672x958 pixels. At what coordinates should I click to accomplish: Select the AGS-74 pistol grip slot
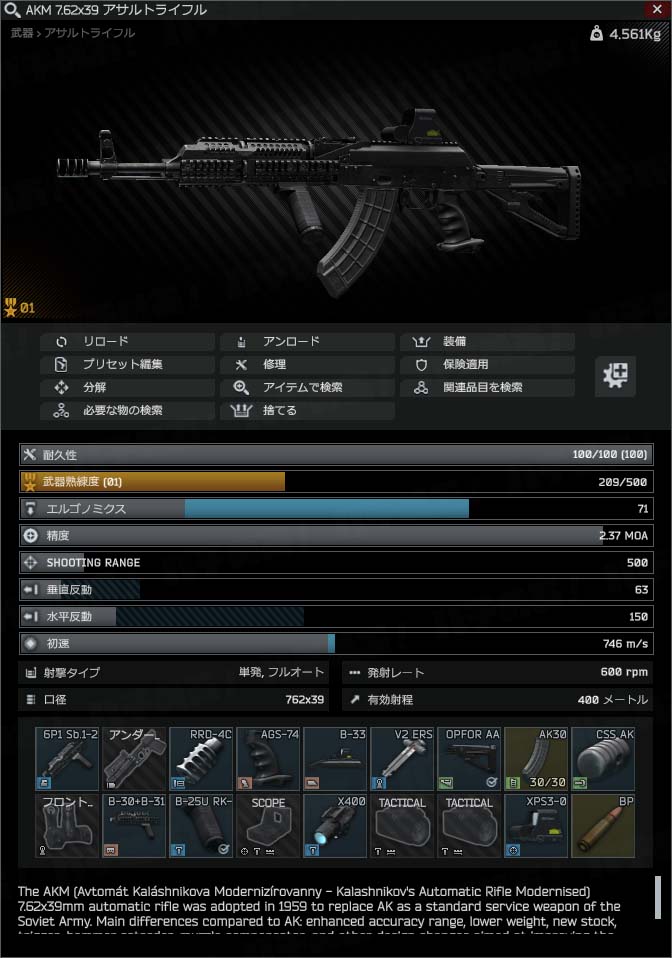click(x=268, y=758)
